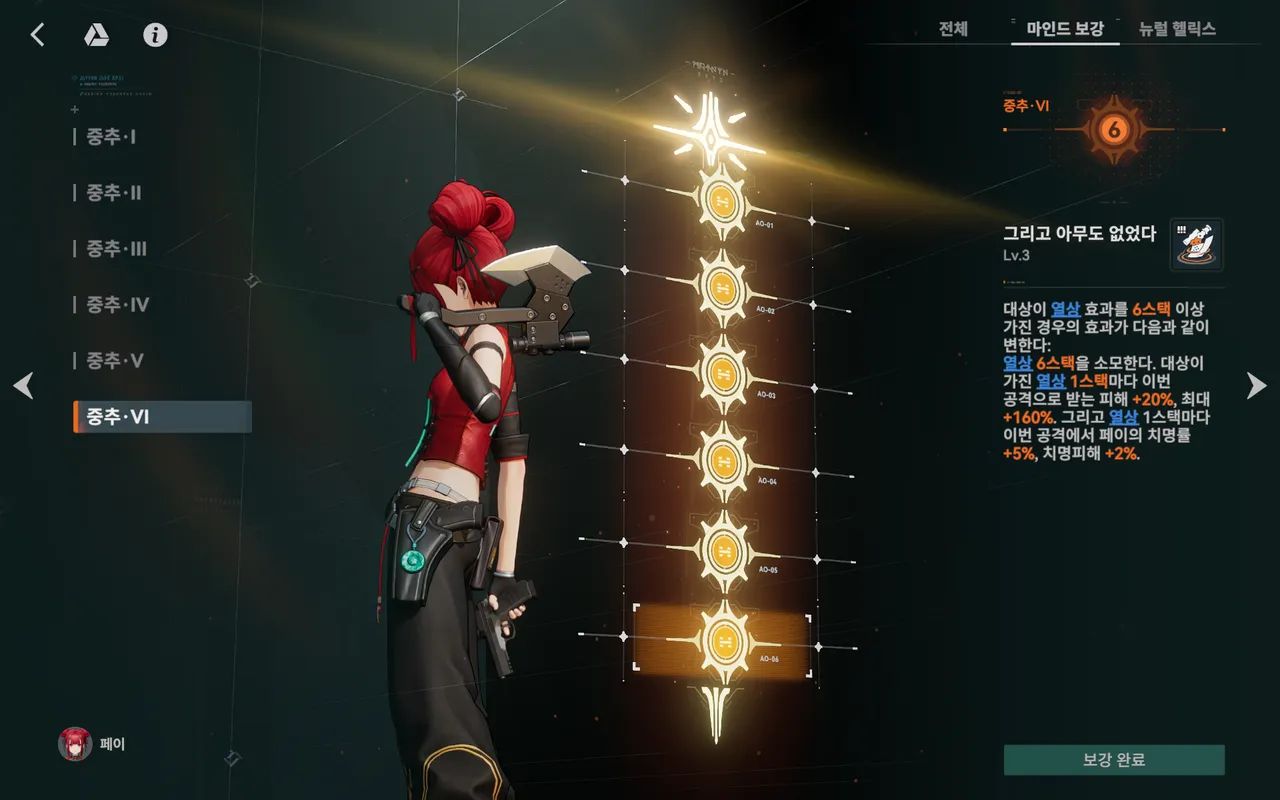Go to the previous character with left arrow
The image size is (1280, 800).
(23, 385)
